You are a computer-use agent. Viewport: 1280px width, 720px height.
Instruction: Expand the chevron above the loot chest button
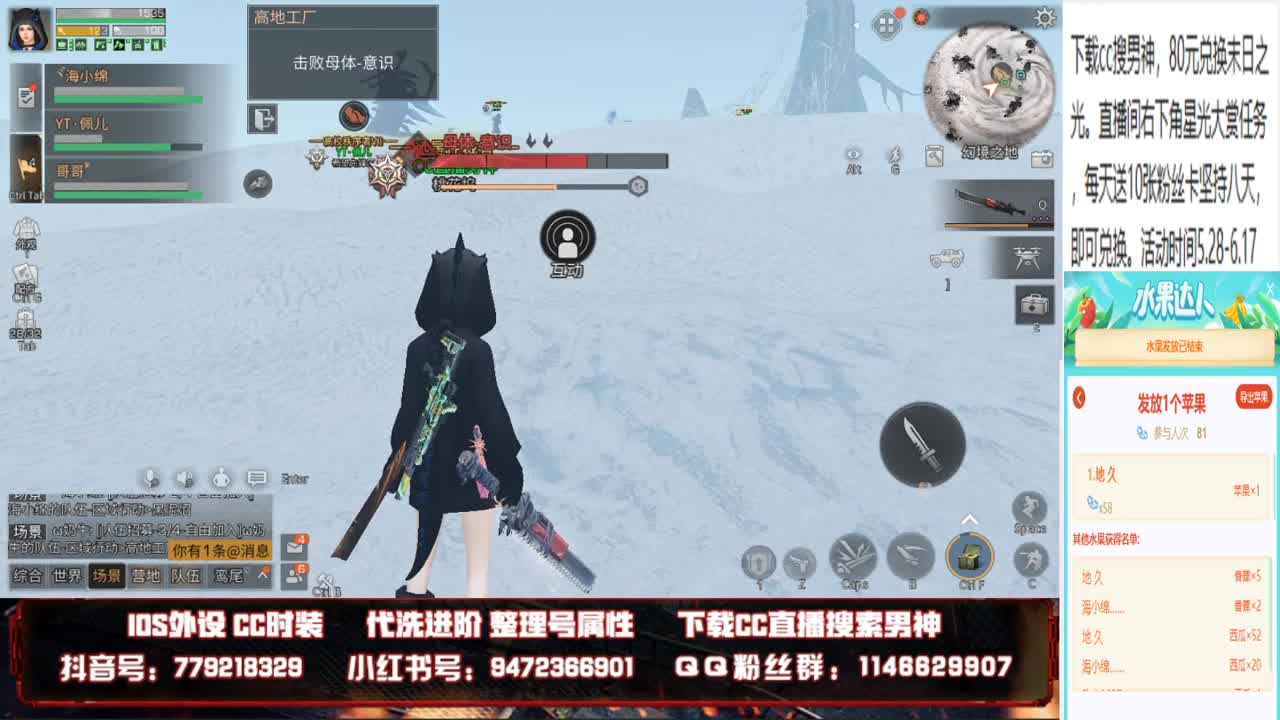pos(968,518)
